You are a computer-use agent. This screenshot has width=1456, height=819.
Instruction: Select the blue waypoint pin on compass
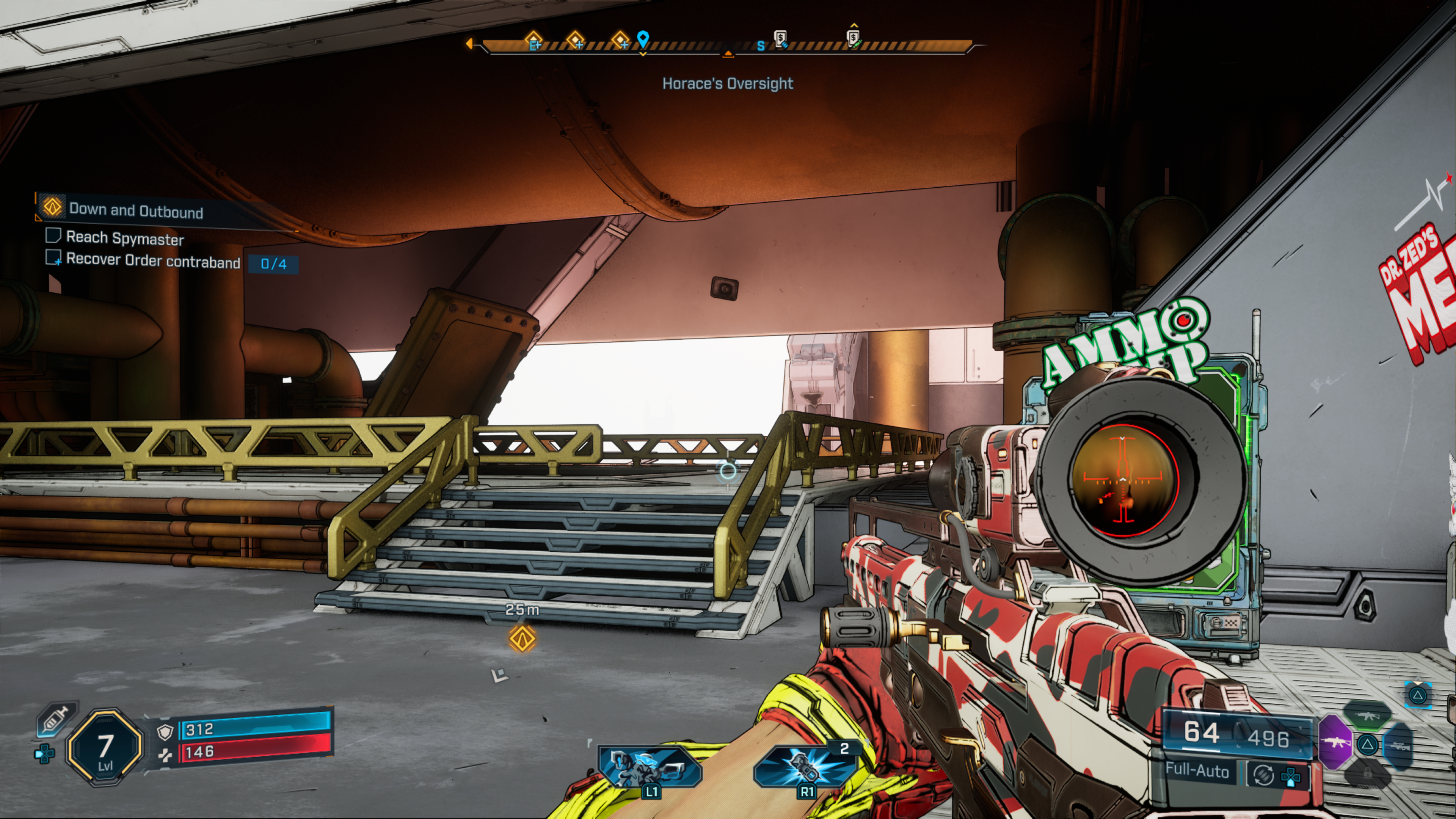(x=643, y=39)
